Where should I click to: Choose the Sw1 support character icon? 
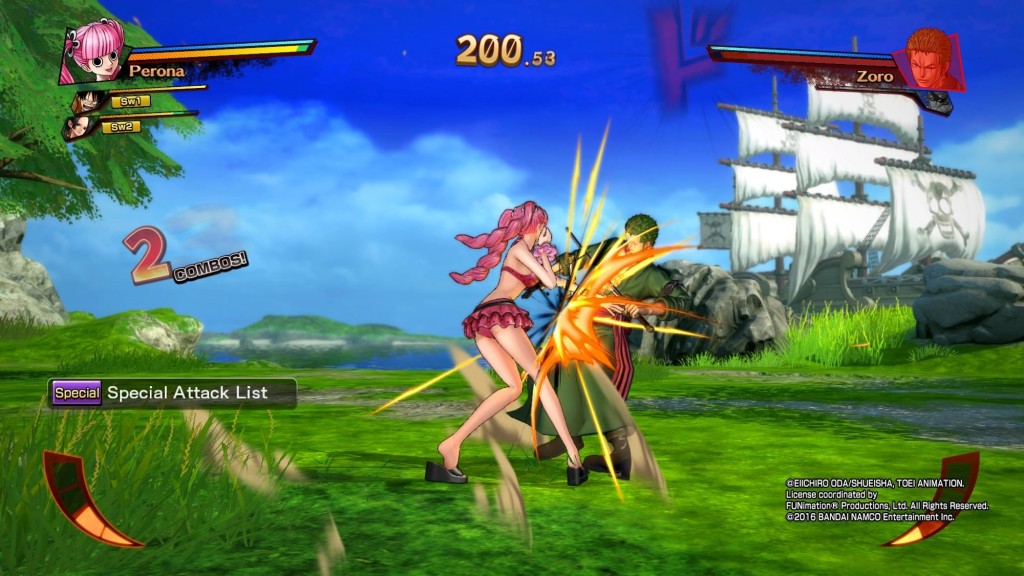(89, 101)
